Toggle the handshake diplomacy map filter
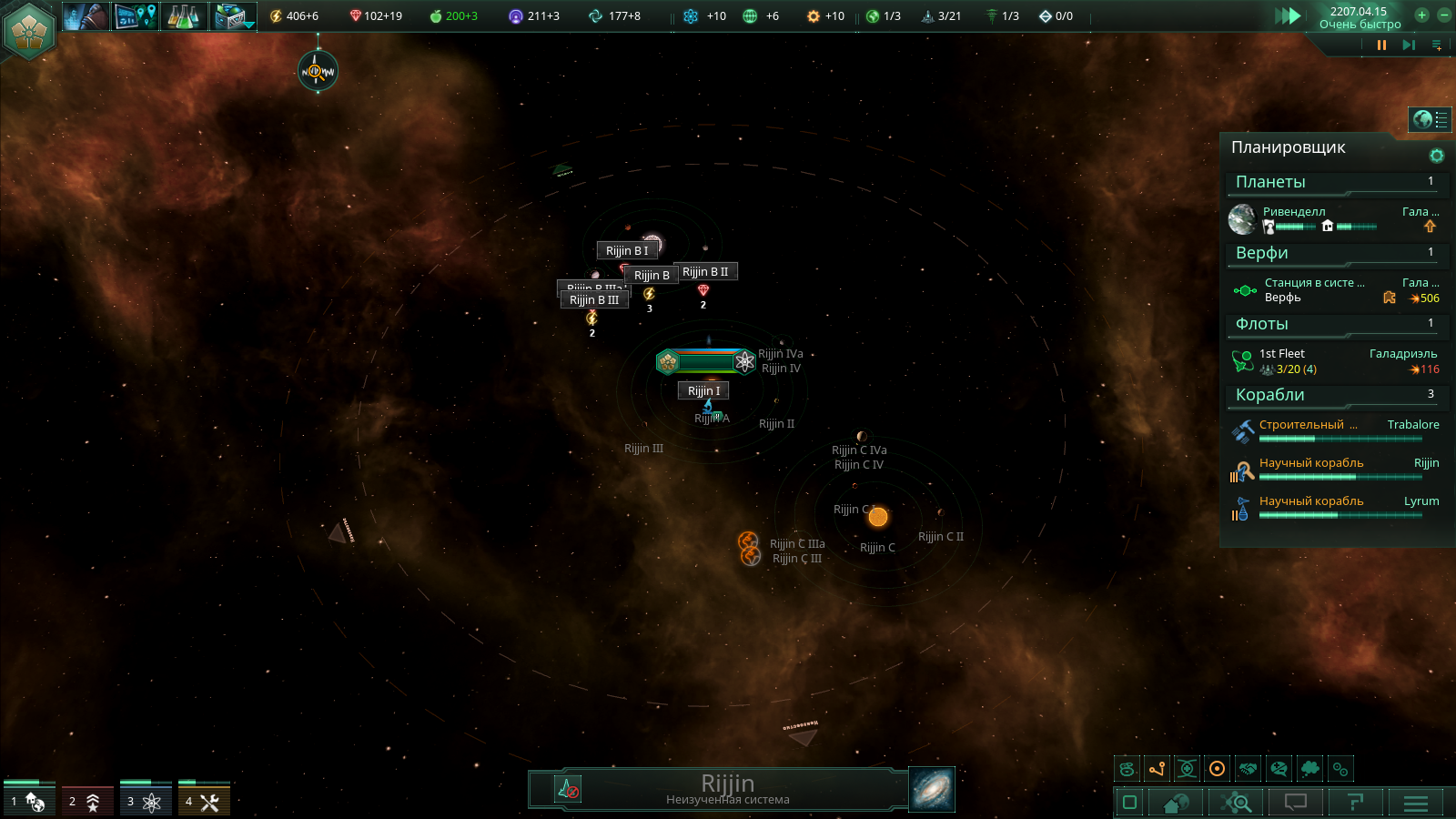Screen dimensions: 1456x819 click(x=1248, y=769)
